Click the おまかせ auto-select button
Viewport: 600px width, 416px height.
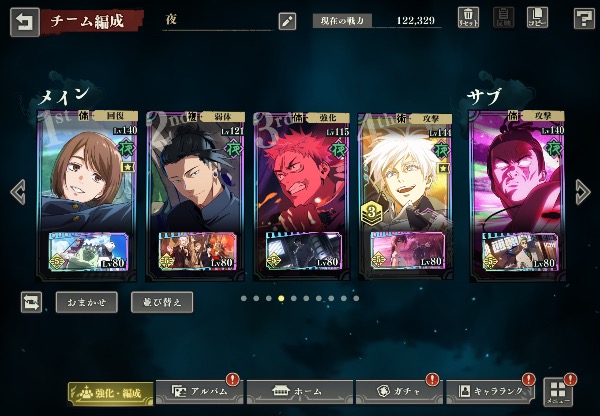point(85,301)
